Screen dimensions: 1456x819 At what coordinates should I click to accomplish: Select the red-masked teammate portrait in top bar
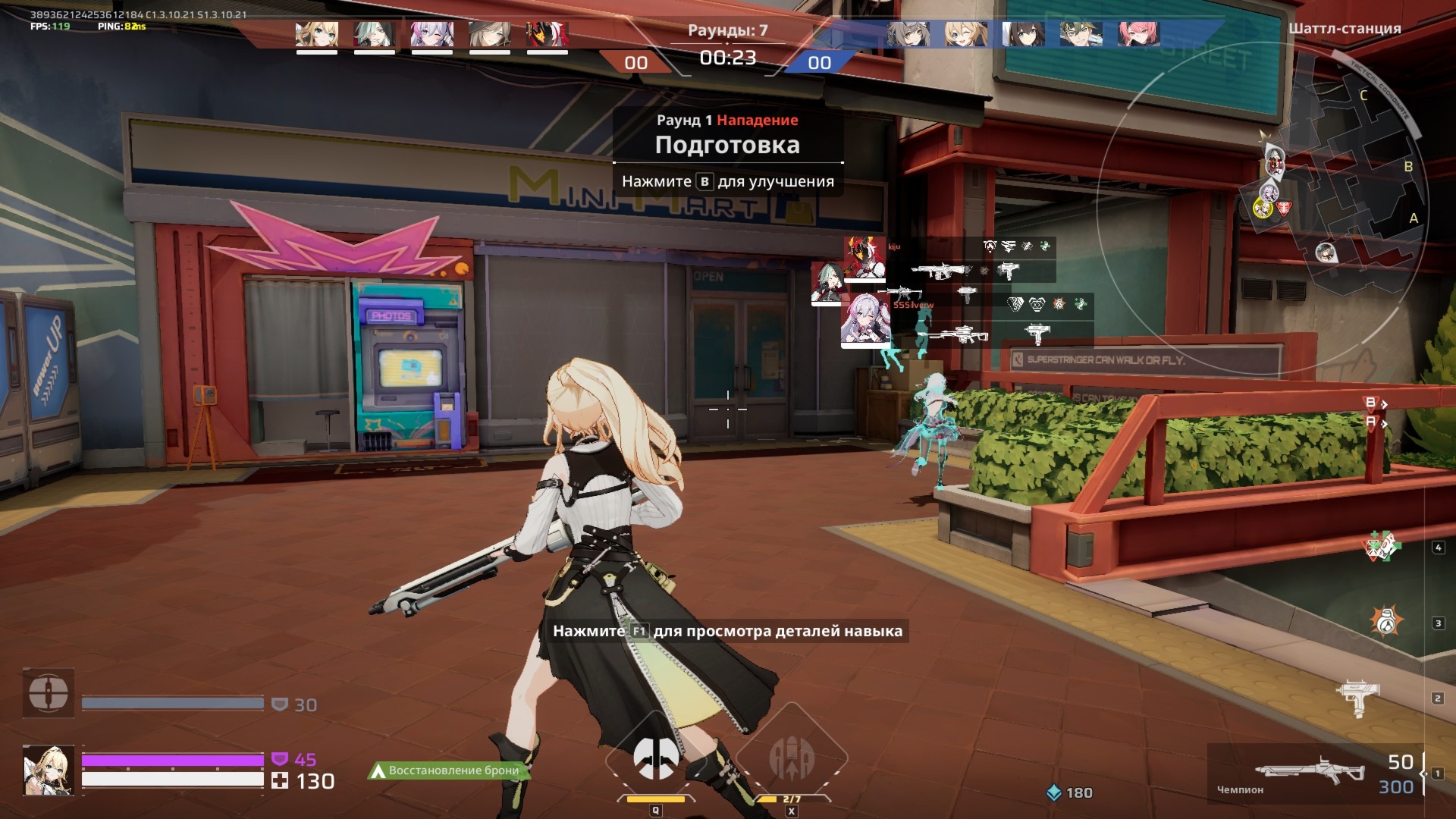click(x=547, y=34)
